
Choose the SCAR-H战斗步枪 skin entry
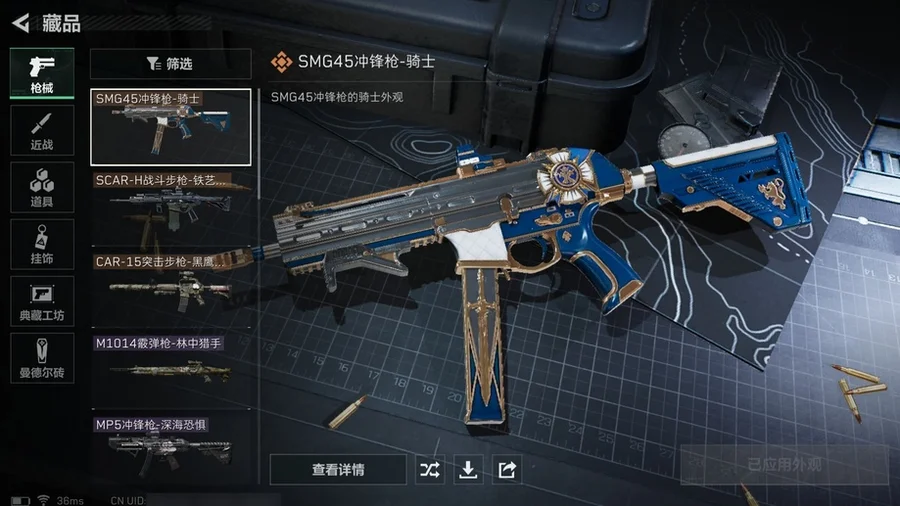pos(170,207)
